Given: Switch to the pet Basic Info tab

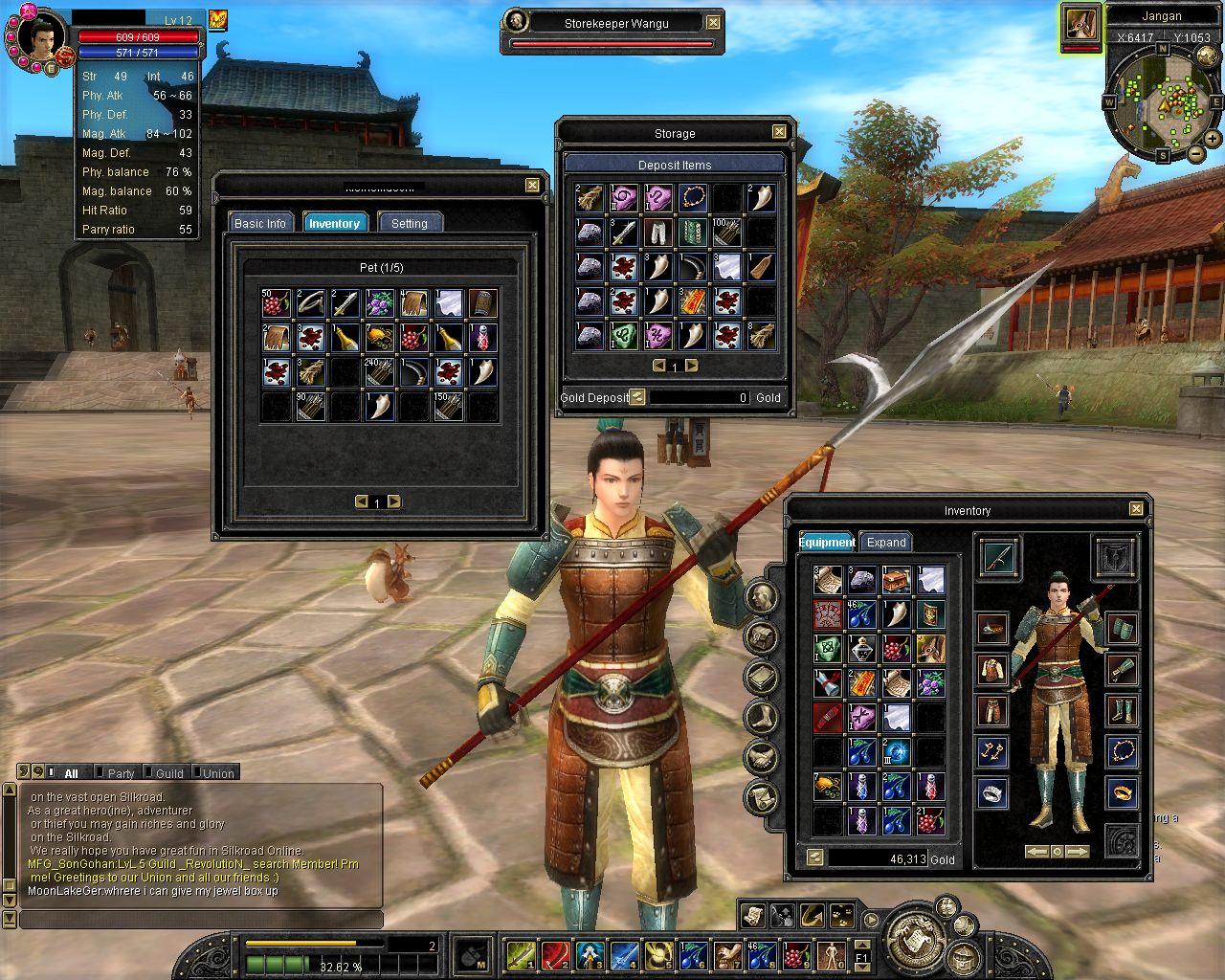Looking at the screenshot, I should pyautogui.click(x=260, y=223).
